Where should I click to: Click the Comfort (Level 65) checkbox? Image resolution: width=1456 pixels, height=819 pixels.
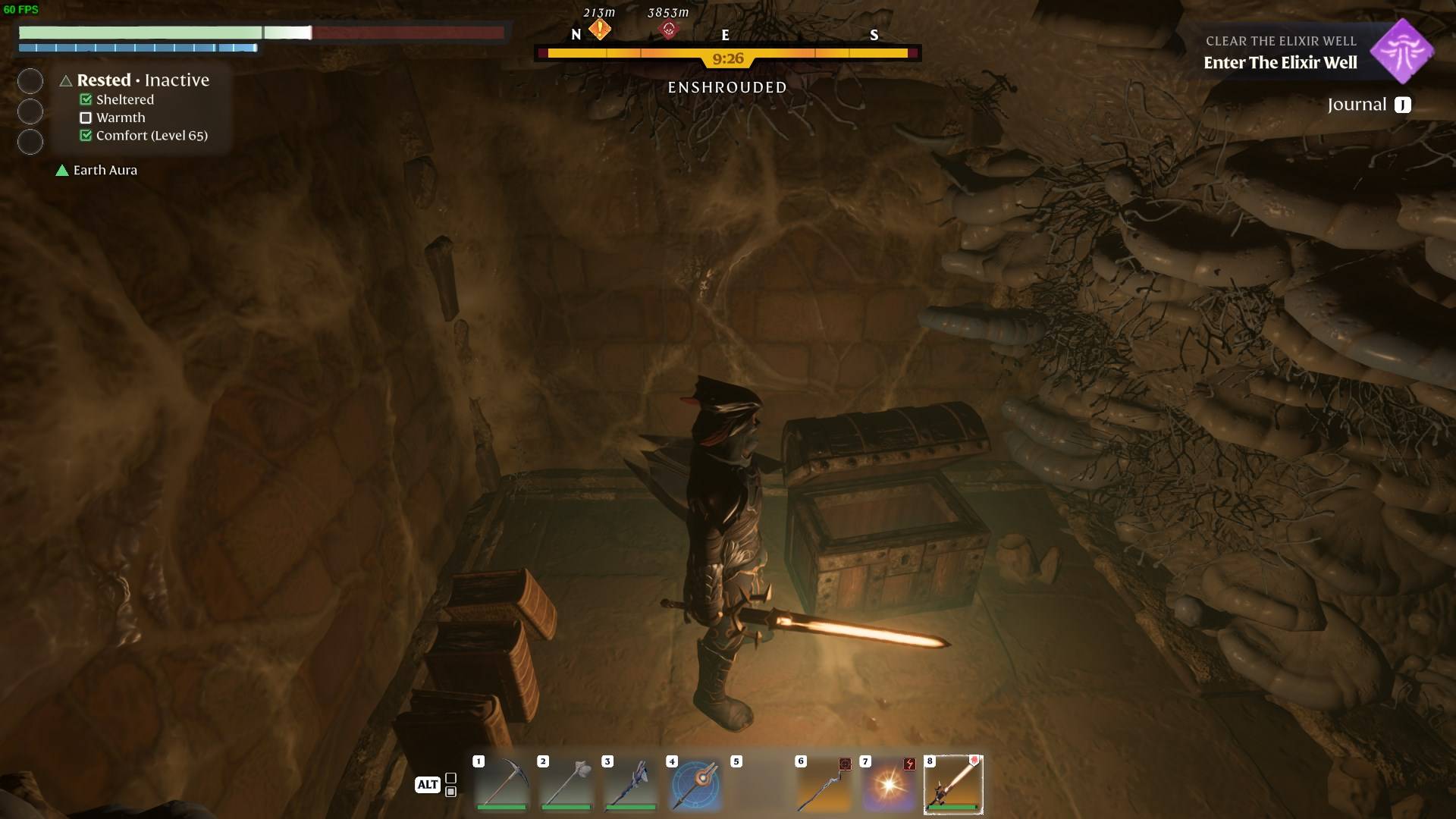(x=86, y=136)
